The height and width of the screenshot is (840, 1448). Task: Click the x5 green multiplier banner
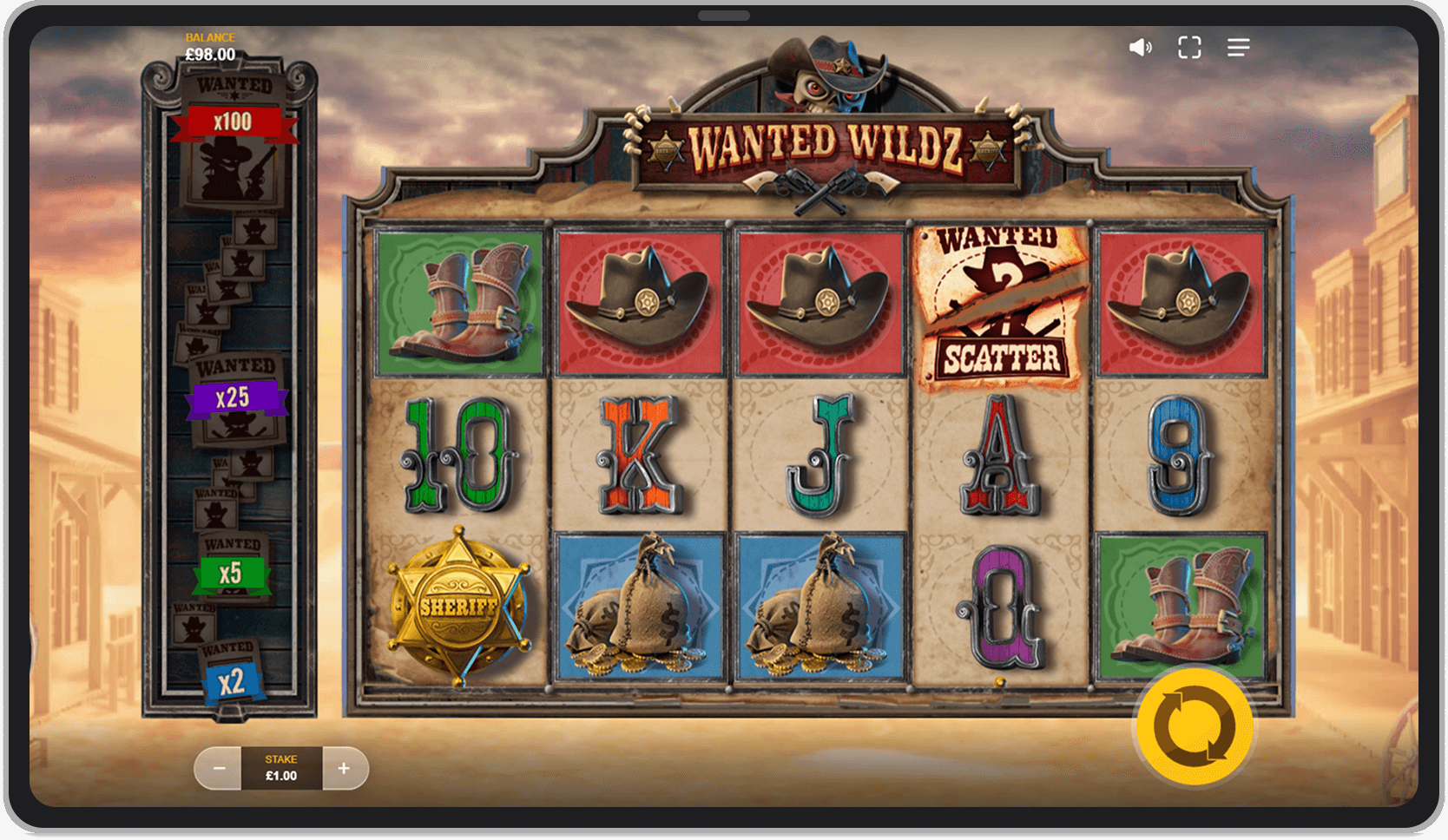pyautogui.click(x=234, y=573)
